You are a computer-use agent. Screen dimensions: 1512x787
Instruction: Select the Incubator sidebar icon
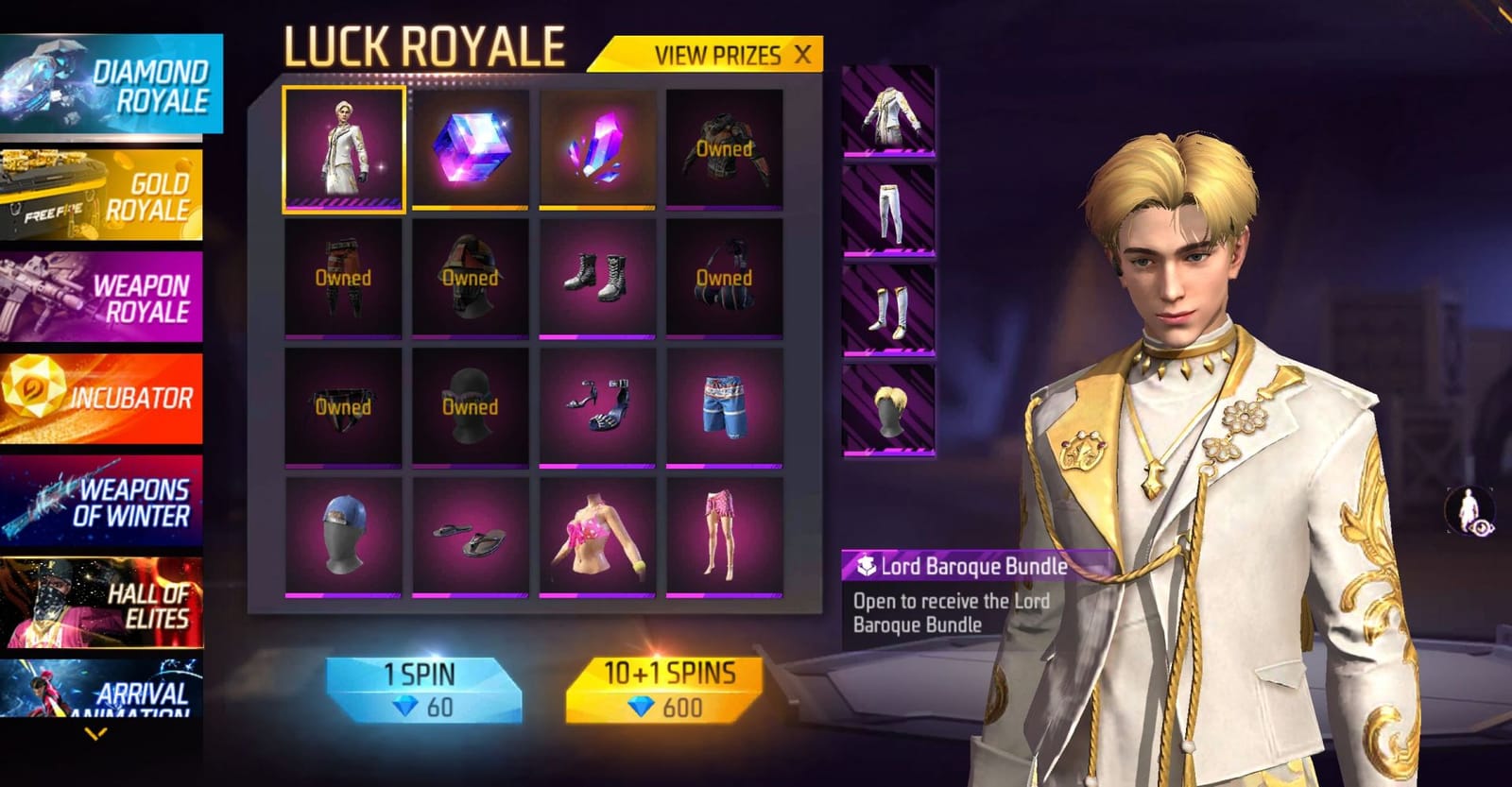click(x=106, y=395)
